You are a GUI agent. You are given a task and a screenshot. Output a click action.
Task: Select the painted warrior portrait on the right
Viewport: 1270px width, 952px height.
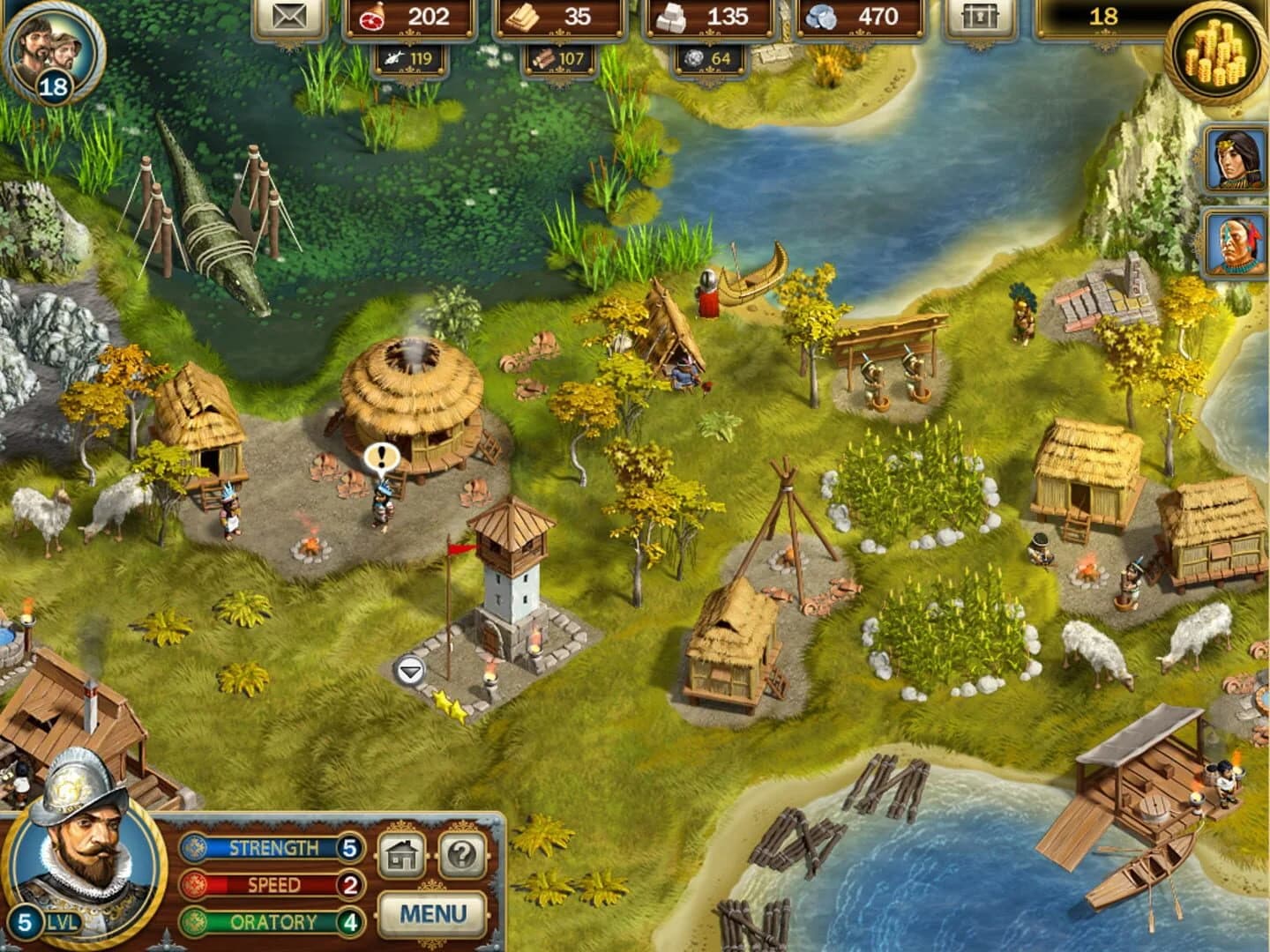coord(1234,239)
